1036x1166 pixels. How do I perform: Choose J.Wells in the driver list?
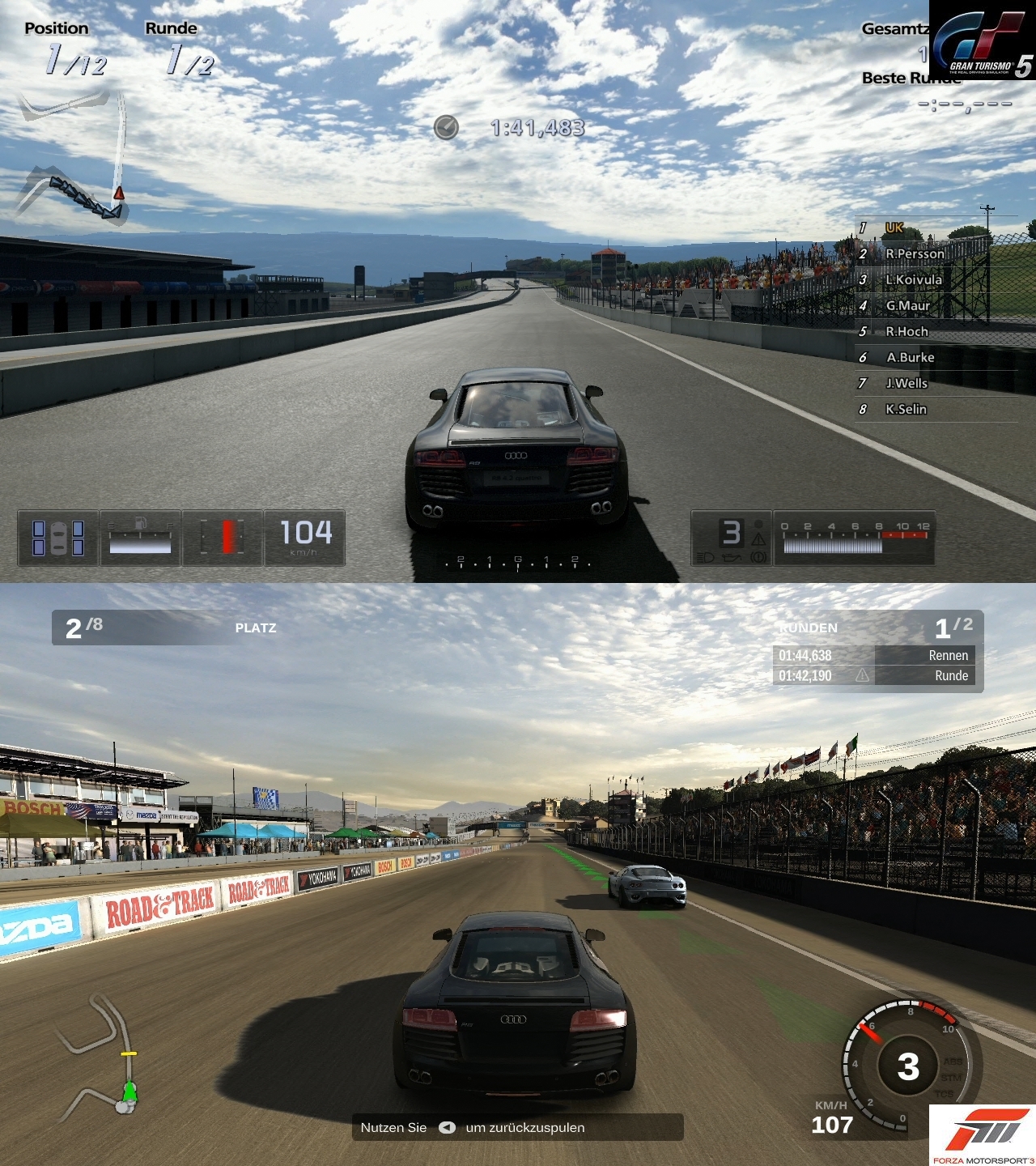906,383
